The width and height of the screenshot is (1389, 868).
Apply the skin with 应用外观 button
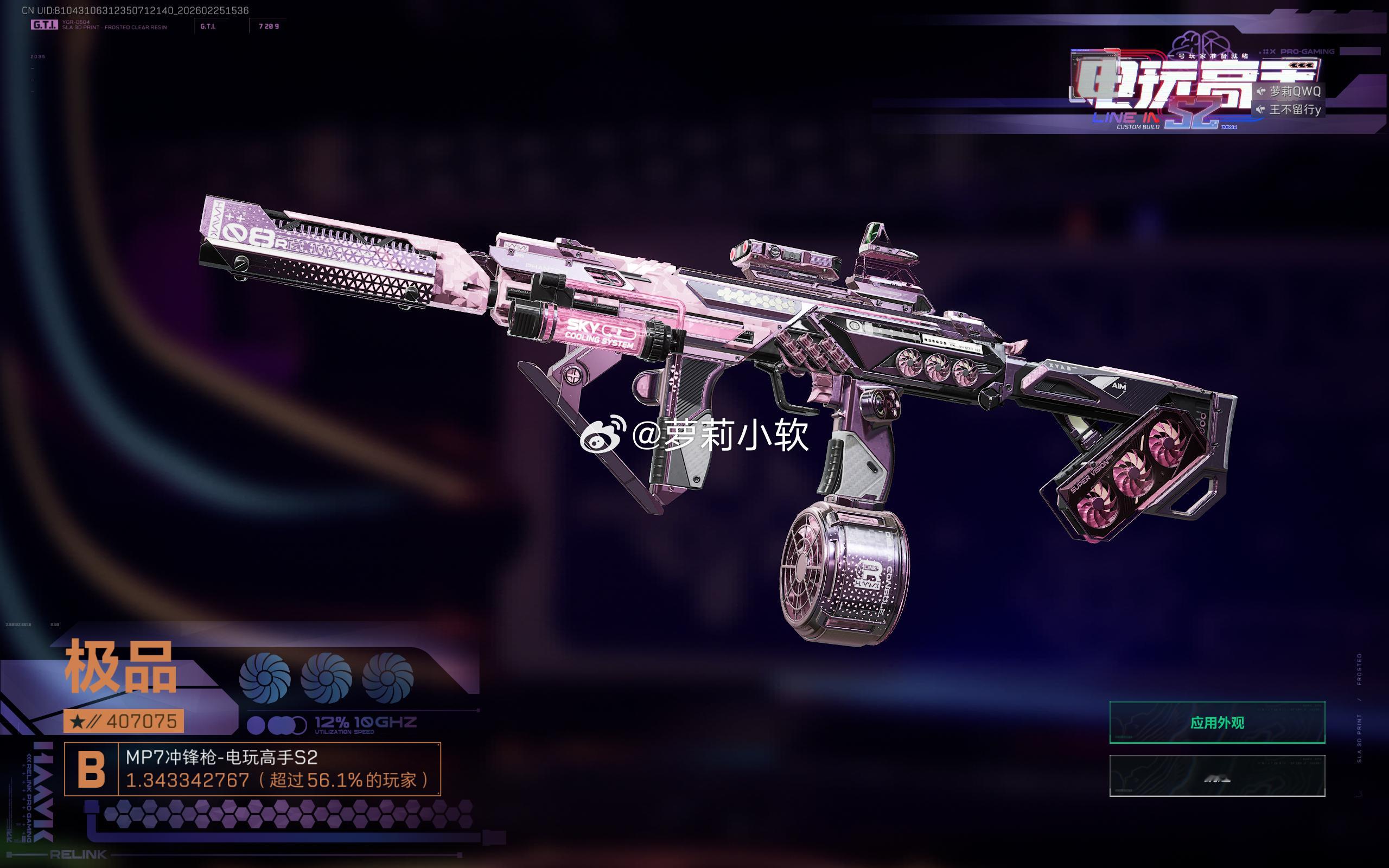coord(1217,722)
